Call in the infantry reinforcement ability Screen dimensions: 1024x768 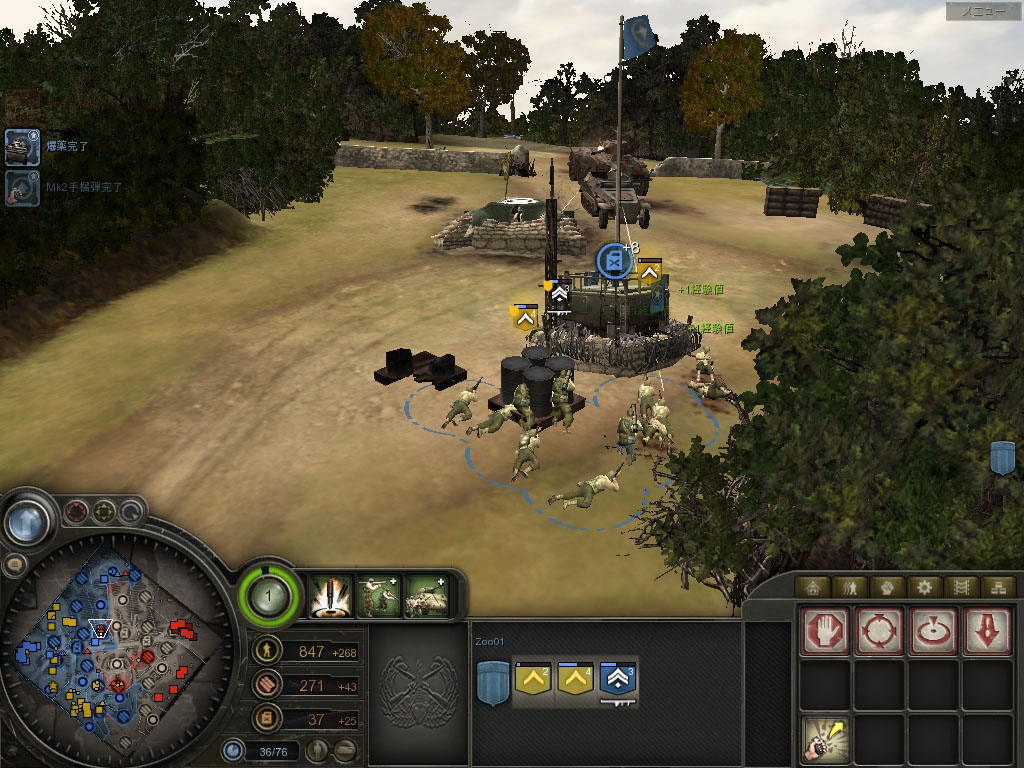(379, 596)
